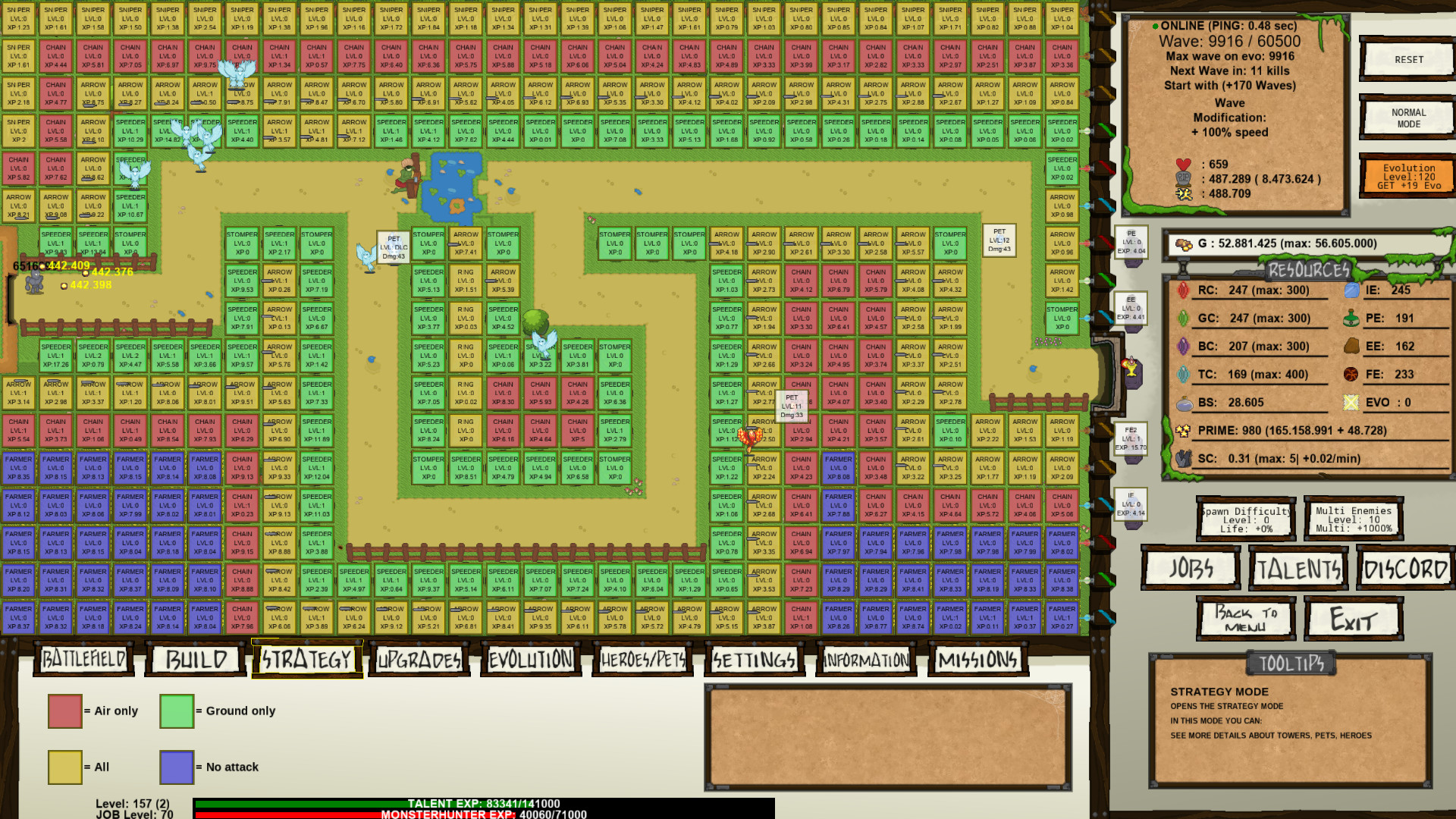
Task: Switch to the UPGRADES tab
Action: 418,659
